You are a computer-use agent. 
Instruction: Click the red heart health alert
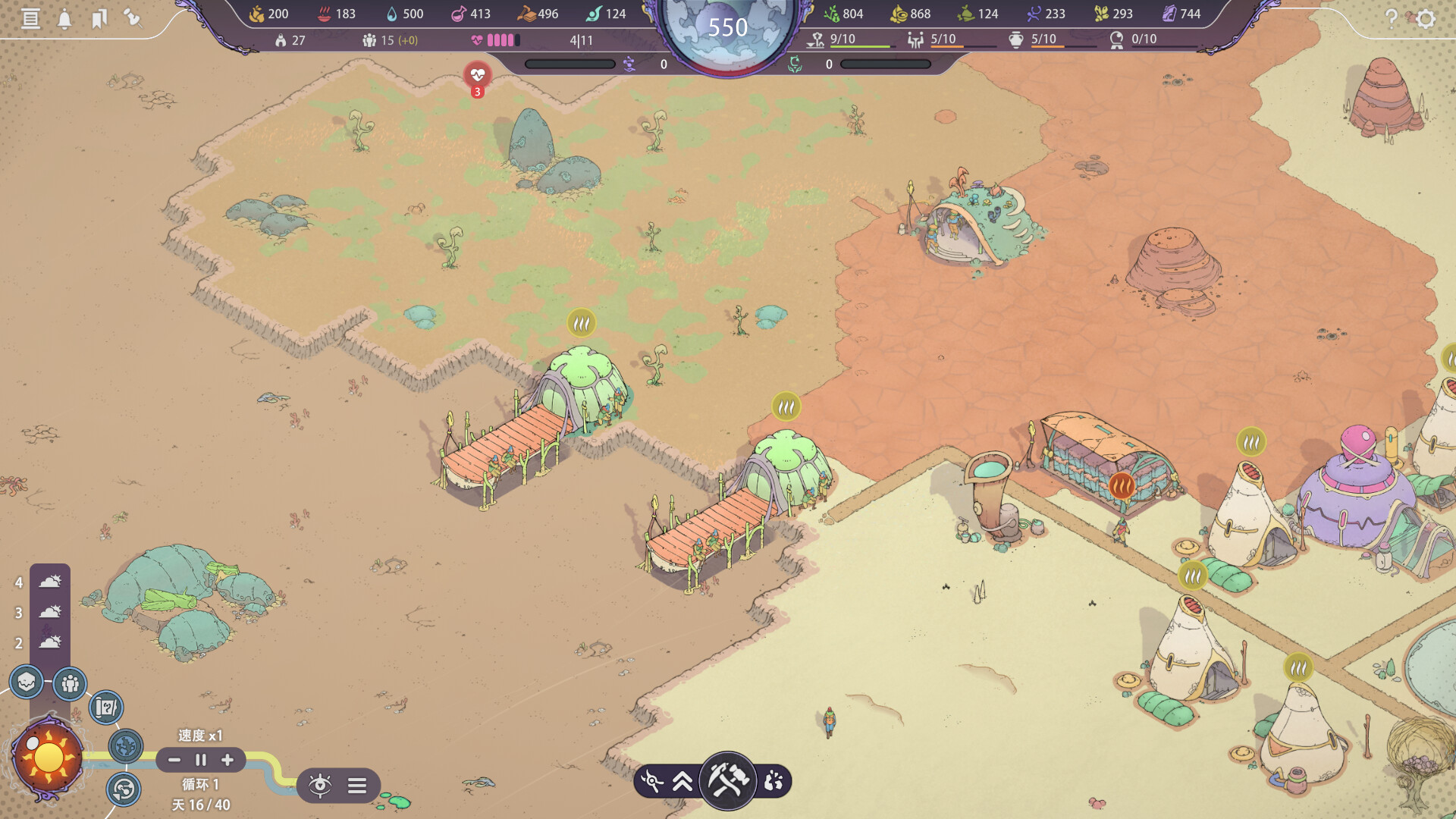(x=477, y=75)
